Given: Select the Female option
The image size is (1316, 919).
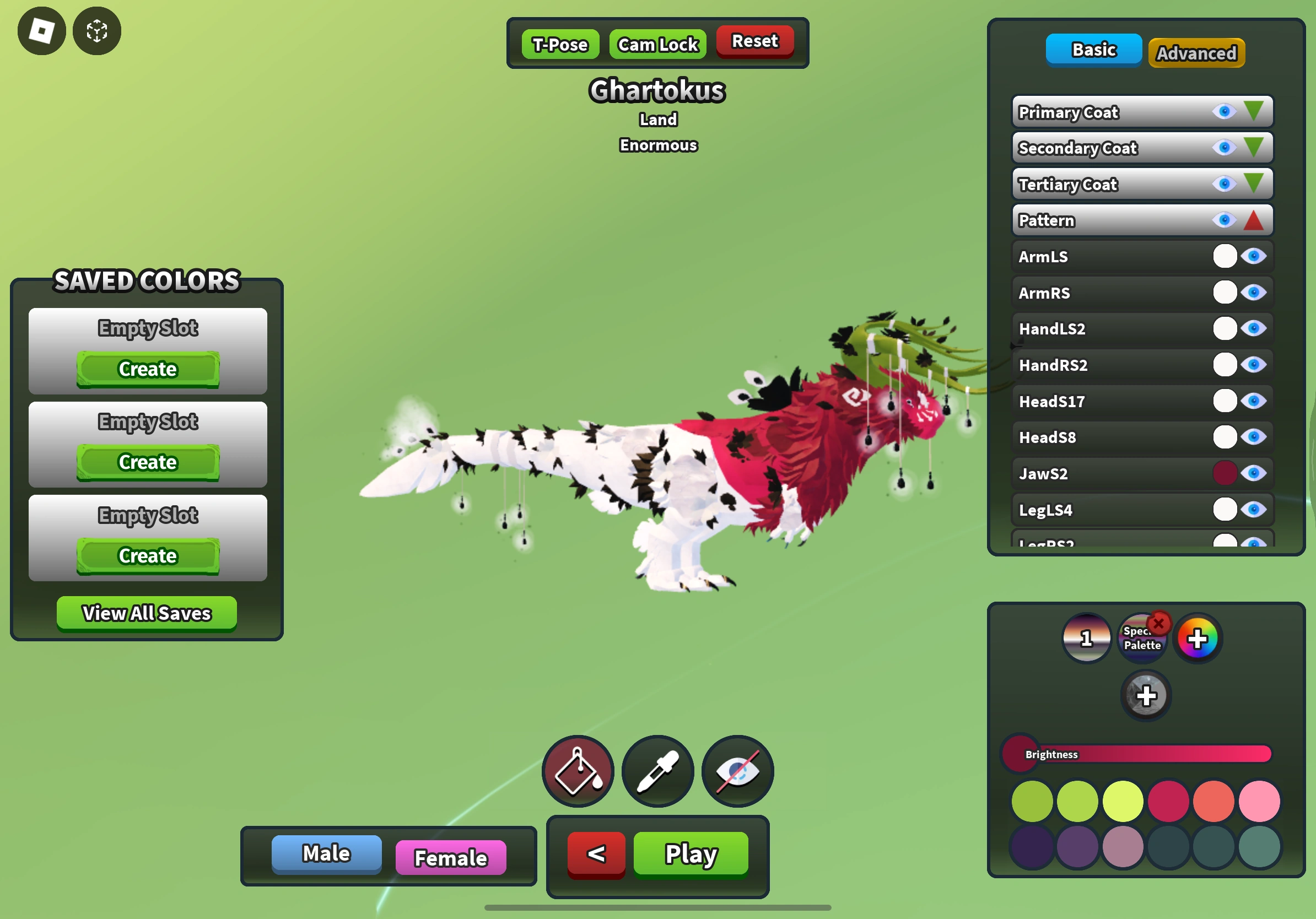Looking at the screenshot, I should (x=450, y=857).
